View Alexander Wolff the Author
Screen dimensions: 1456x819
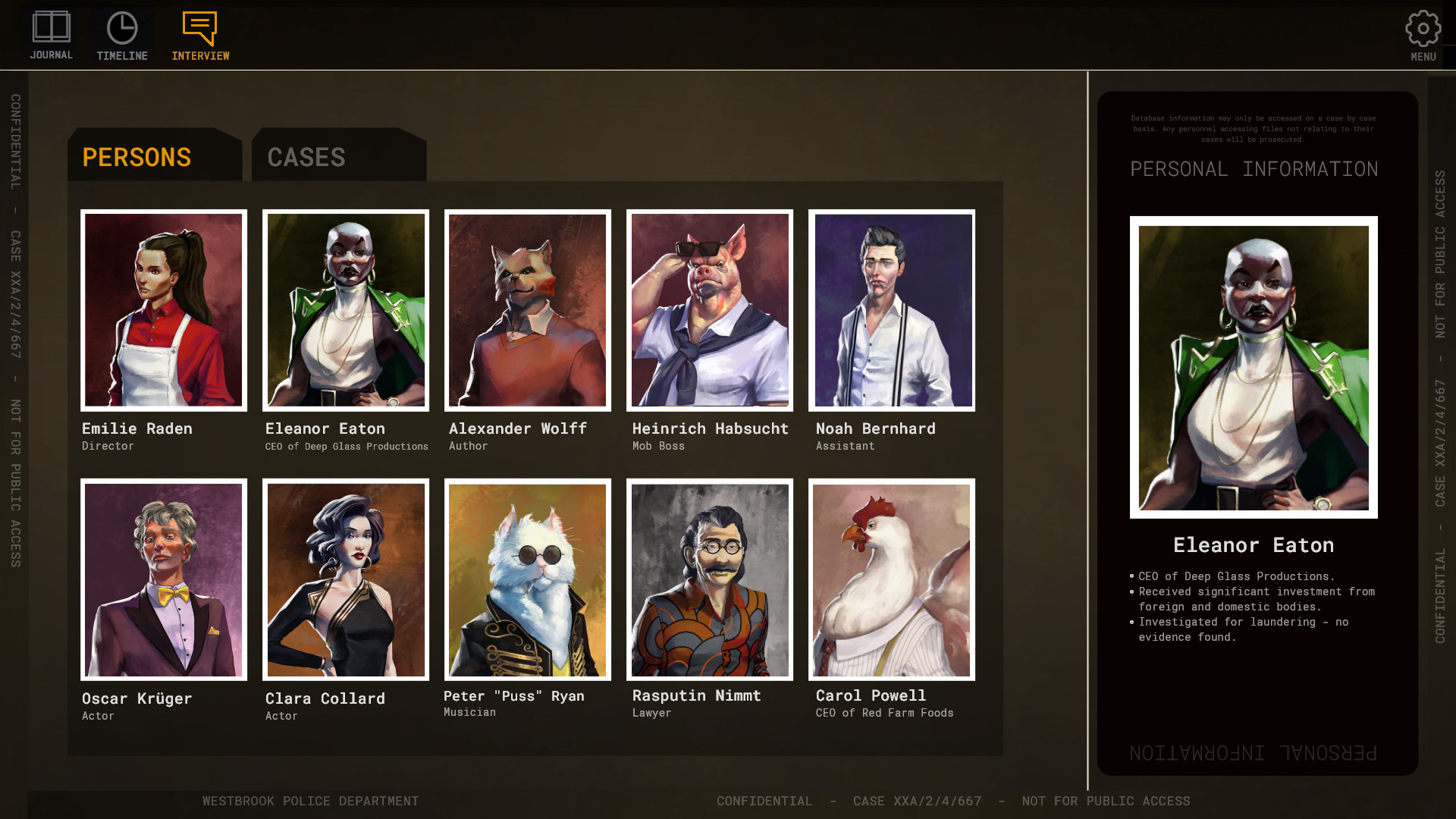click(x=528, y=310)
